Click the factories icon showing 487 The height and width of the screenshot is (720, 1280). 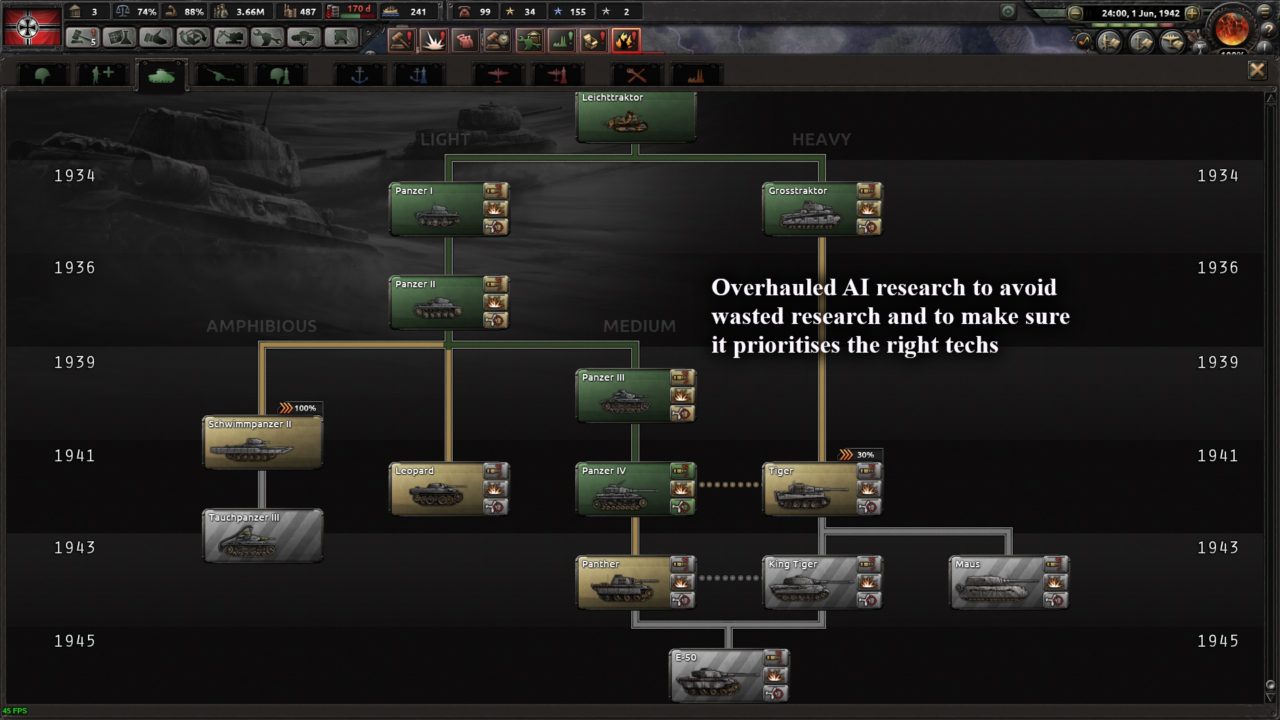pos(292,12)
